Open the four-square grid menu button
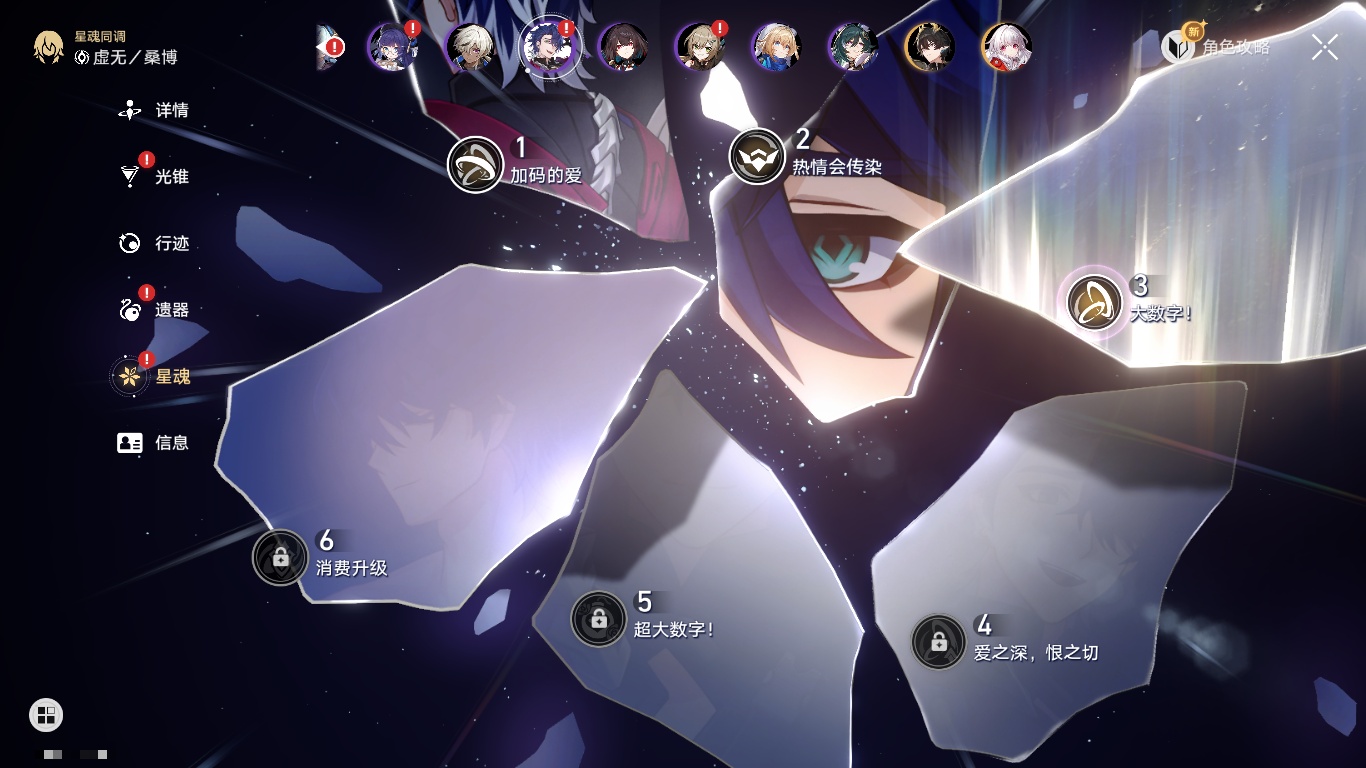Viewport: 1366px width, 768px height. 46,714
